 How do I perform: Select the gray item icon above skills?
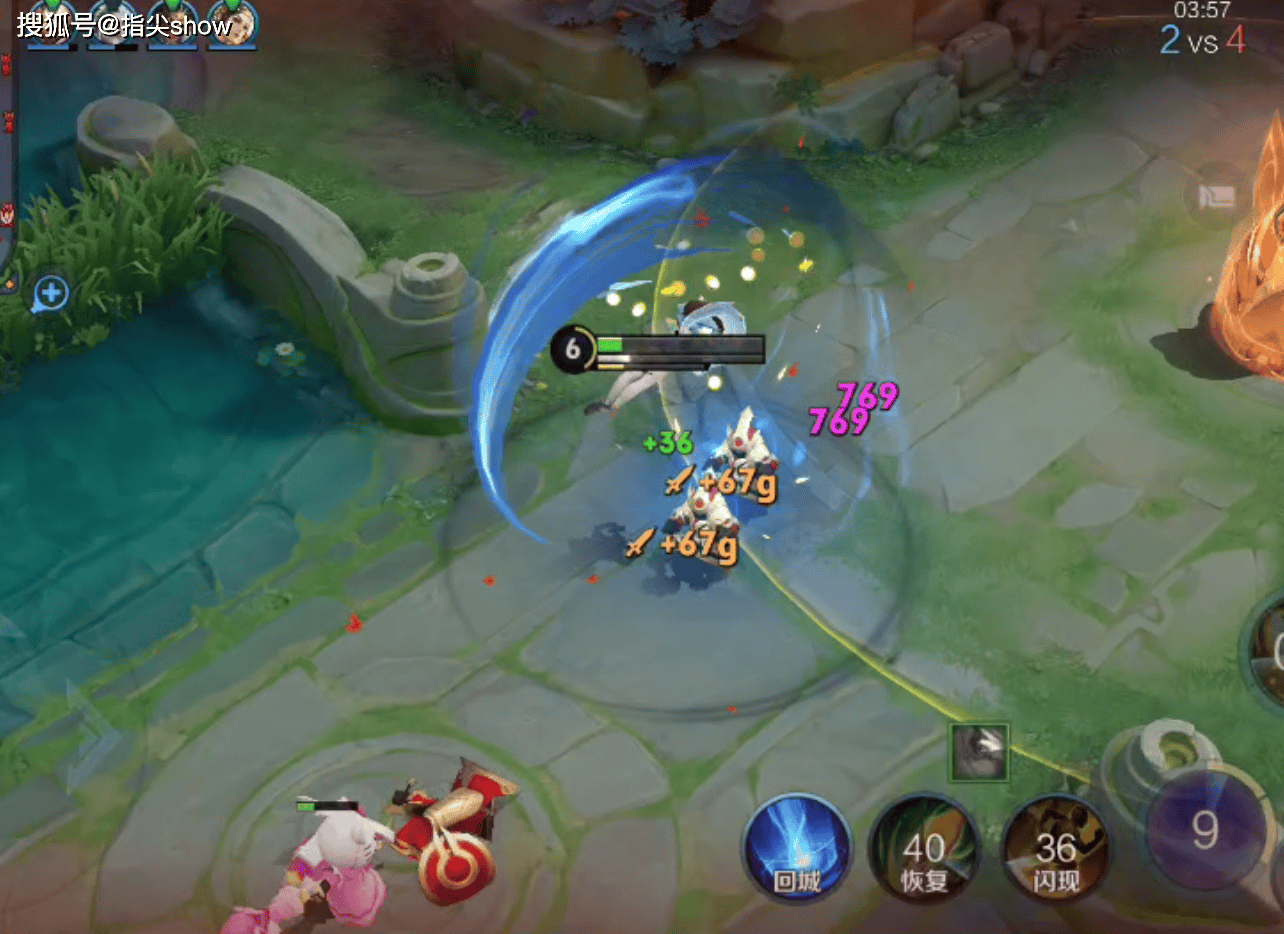[x=979, y=752]
